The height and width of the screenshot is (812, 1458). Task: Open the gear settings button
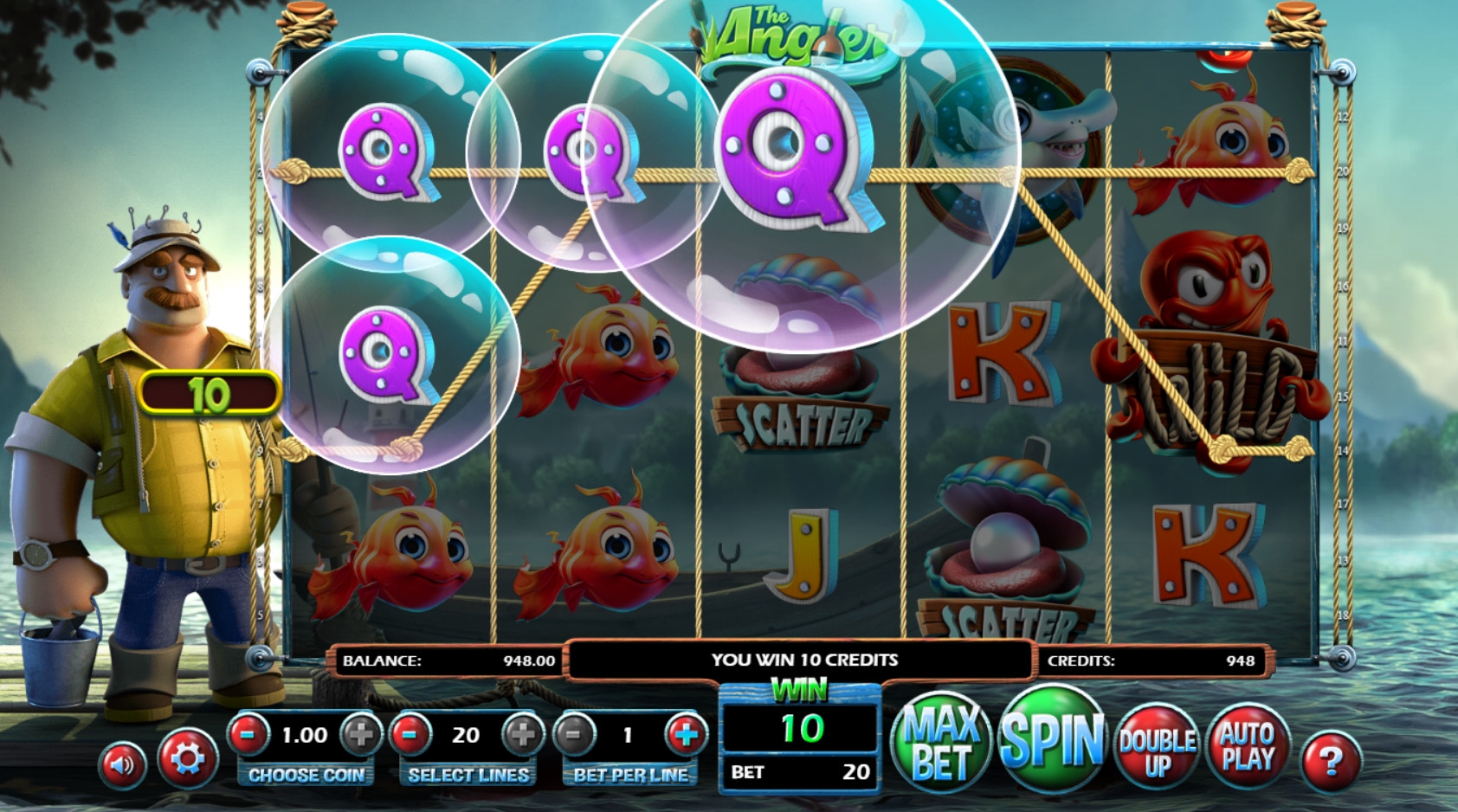point(187,759)
